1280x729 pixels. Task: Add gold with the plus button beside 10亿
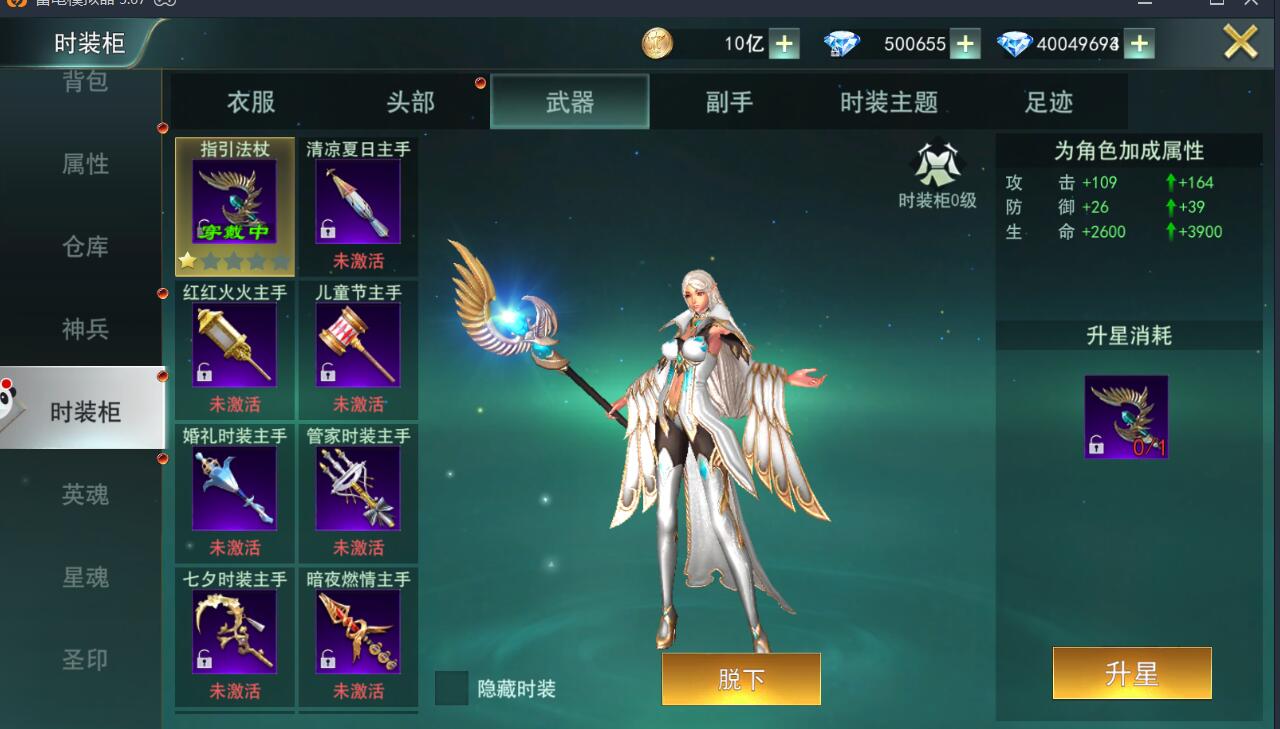[784, 44]
